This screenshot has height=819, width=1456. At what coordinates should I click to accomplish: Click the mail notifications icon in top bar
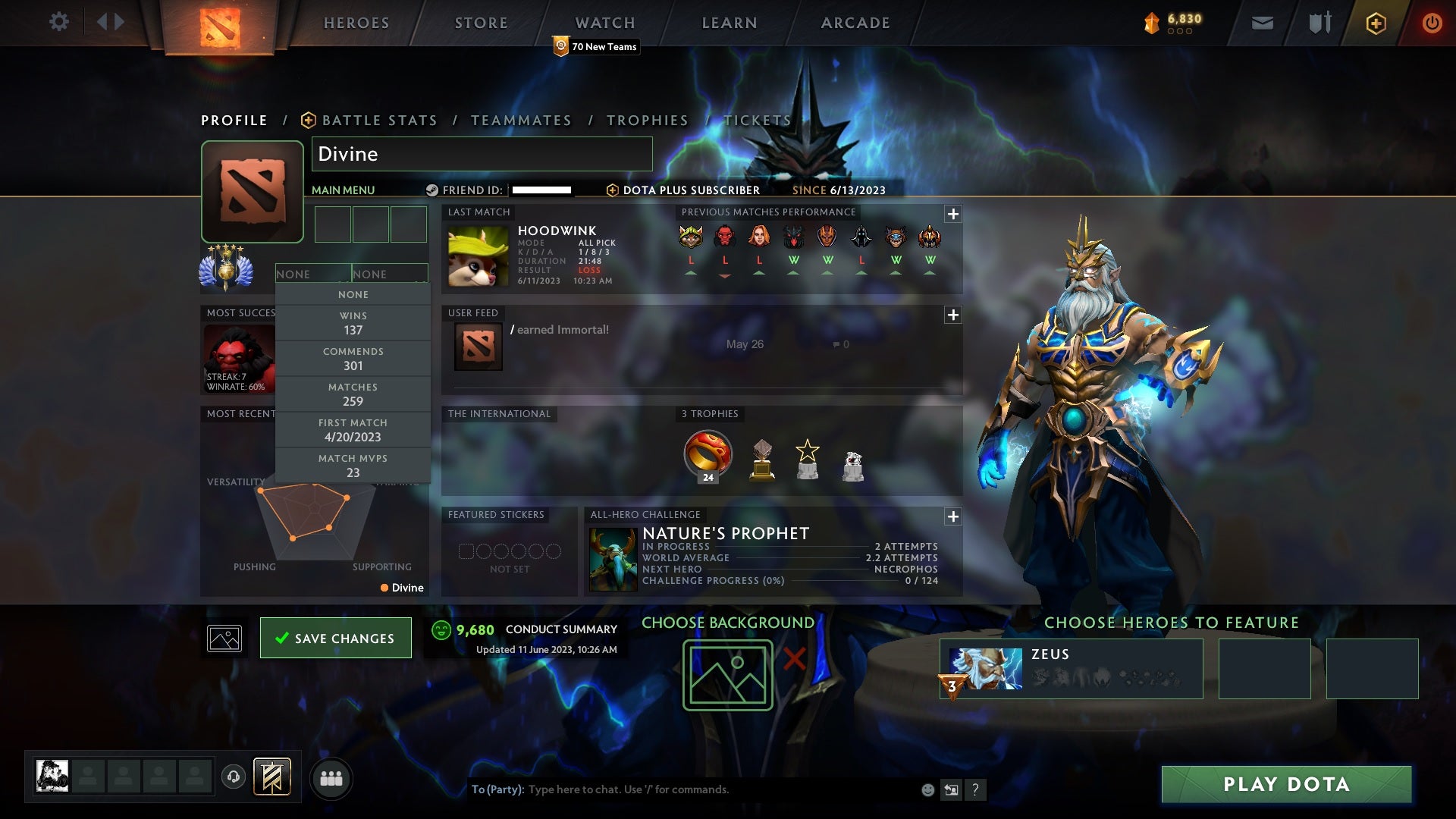coord(1261,23)
